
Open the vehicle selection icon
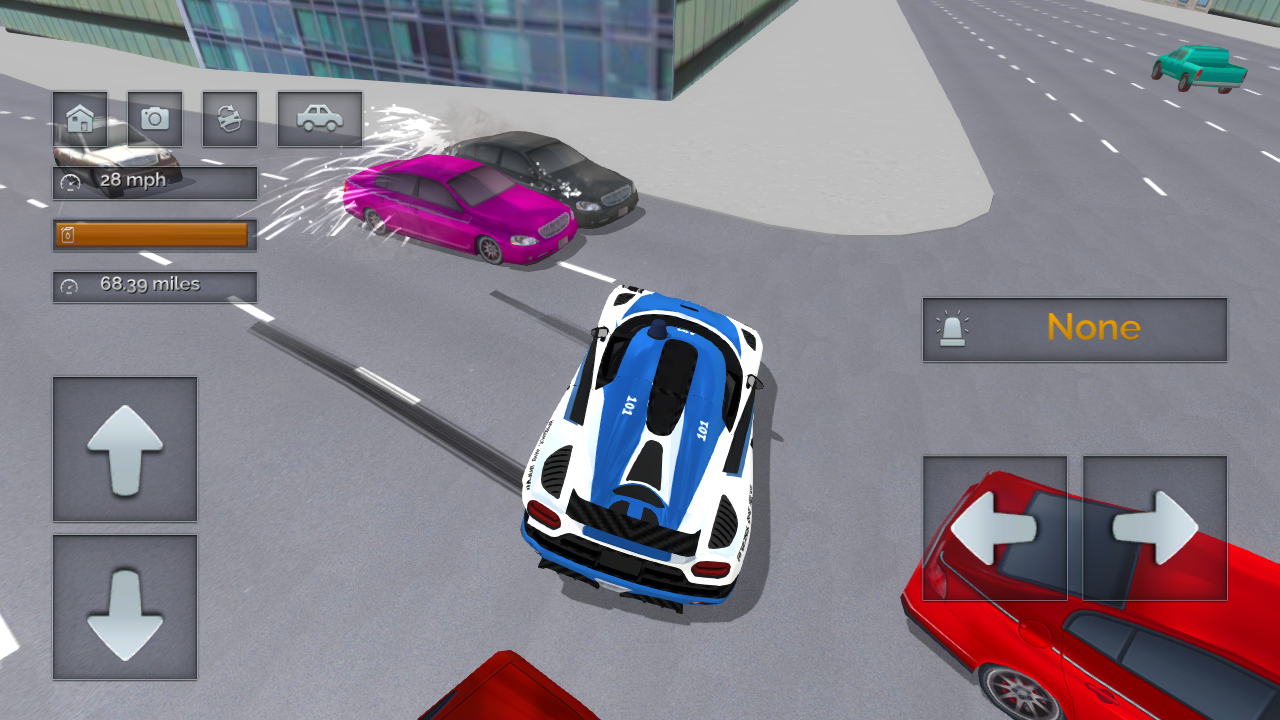coord(319,117)
